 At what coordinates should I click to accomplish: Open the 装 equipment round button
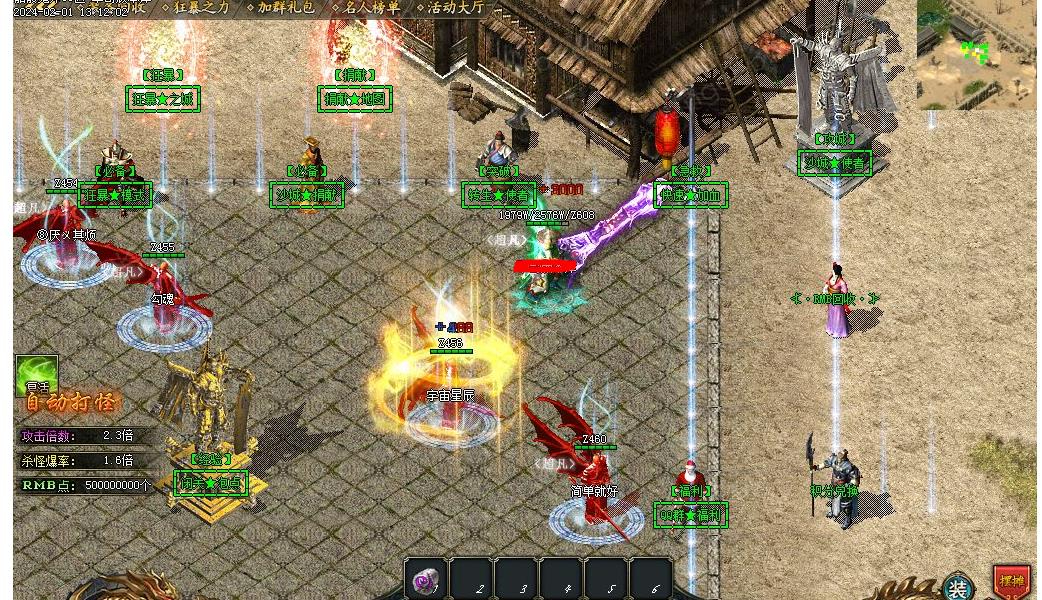pyautogui.click(x=958, y=587)
